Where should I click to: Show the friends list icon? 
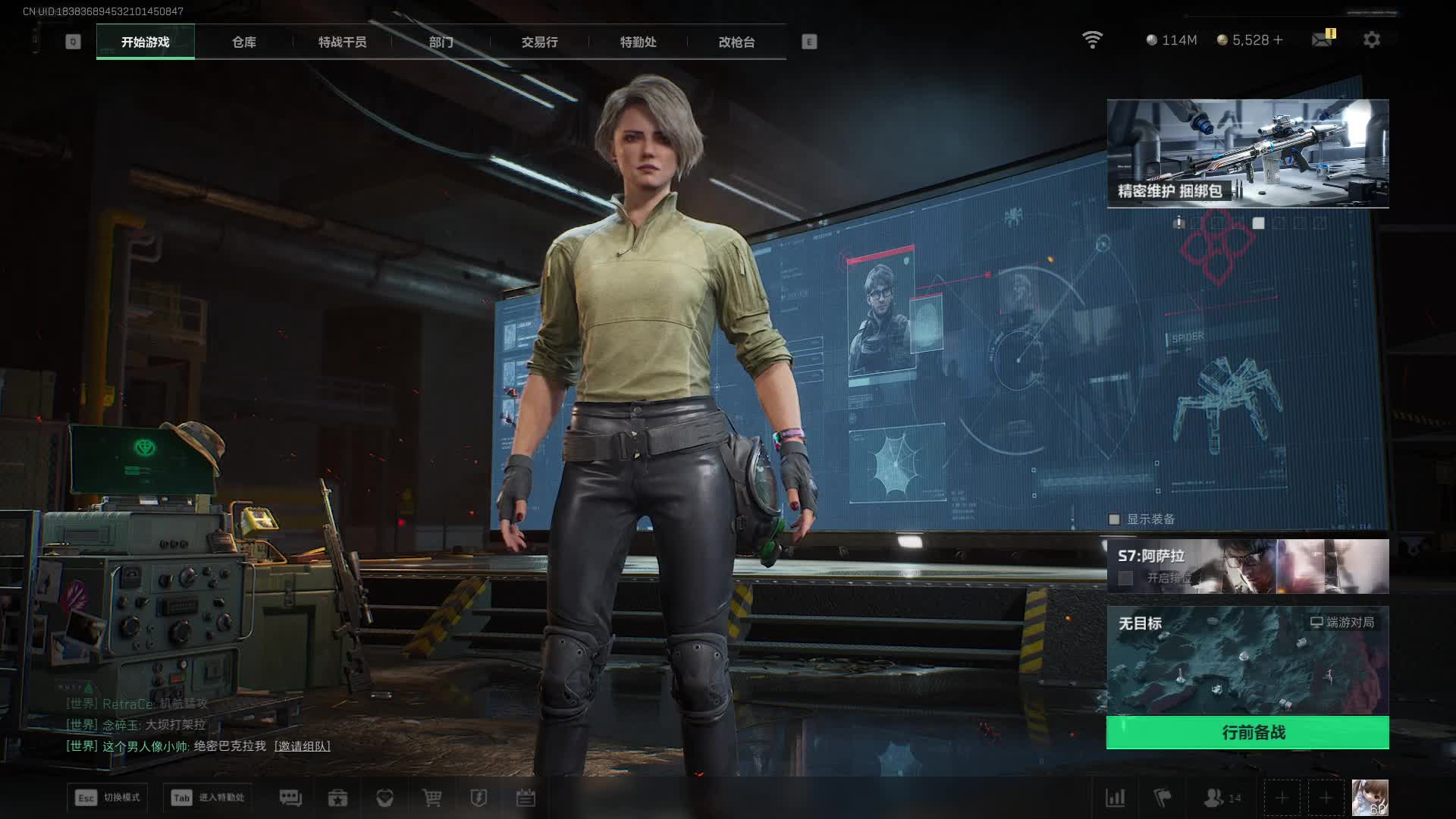(x=1214, y=798)
